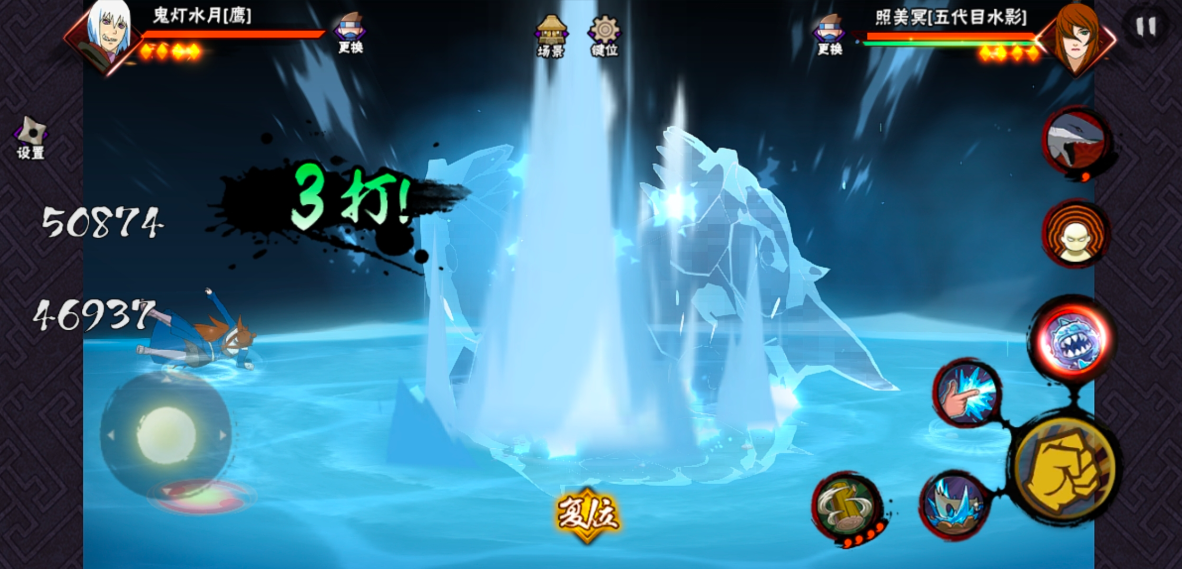Open the 键位 key layout options

(605, 36)
